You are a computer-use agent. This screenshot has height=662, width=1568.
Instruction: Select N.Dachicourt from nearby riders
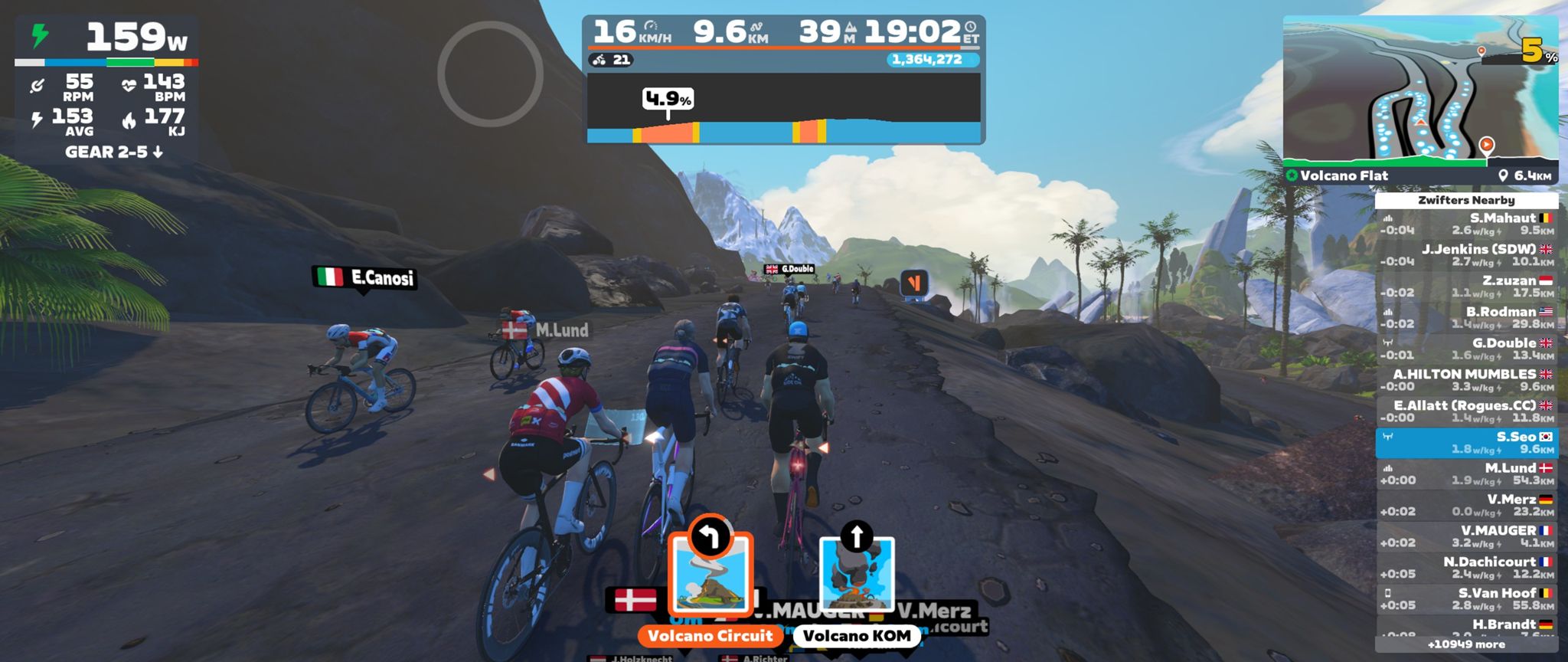[x=1466, y=568]
